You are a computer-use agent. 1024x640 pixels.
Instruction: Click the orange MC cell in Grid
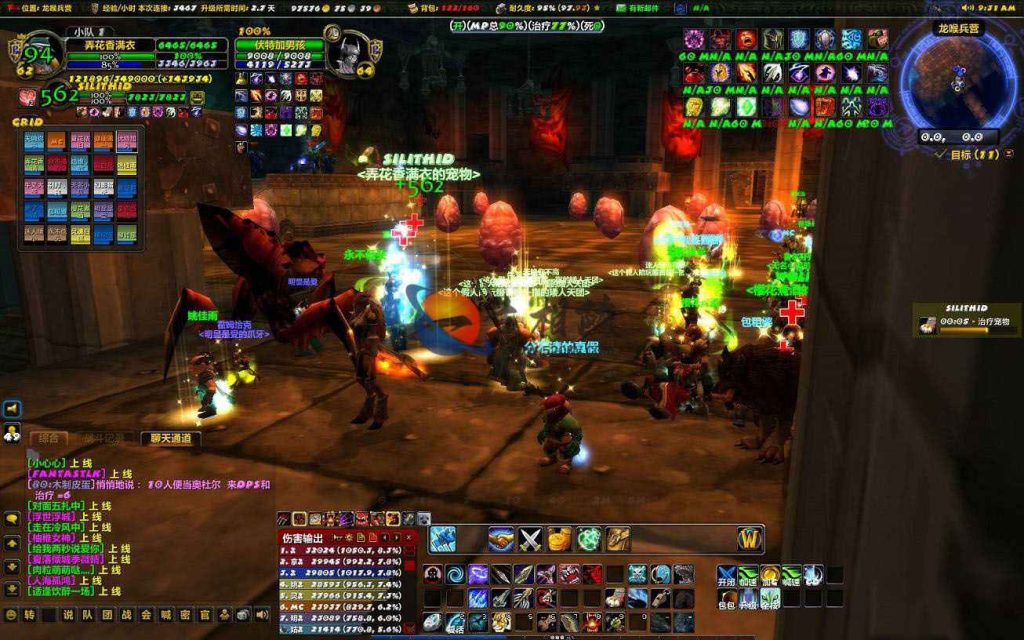point(56,140)
